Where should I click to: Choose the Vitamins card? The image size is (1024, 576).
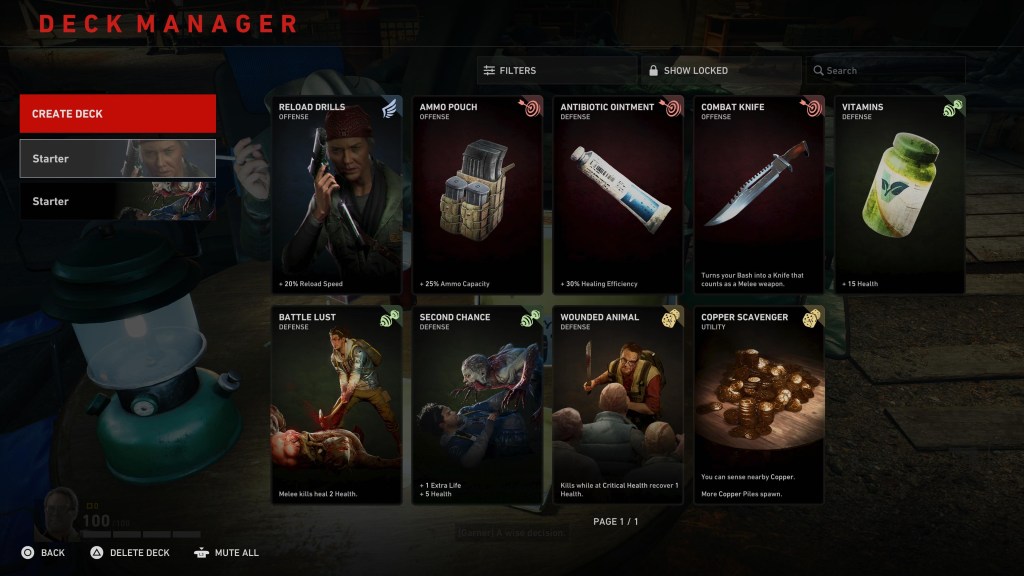point(900,195)
